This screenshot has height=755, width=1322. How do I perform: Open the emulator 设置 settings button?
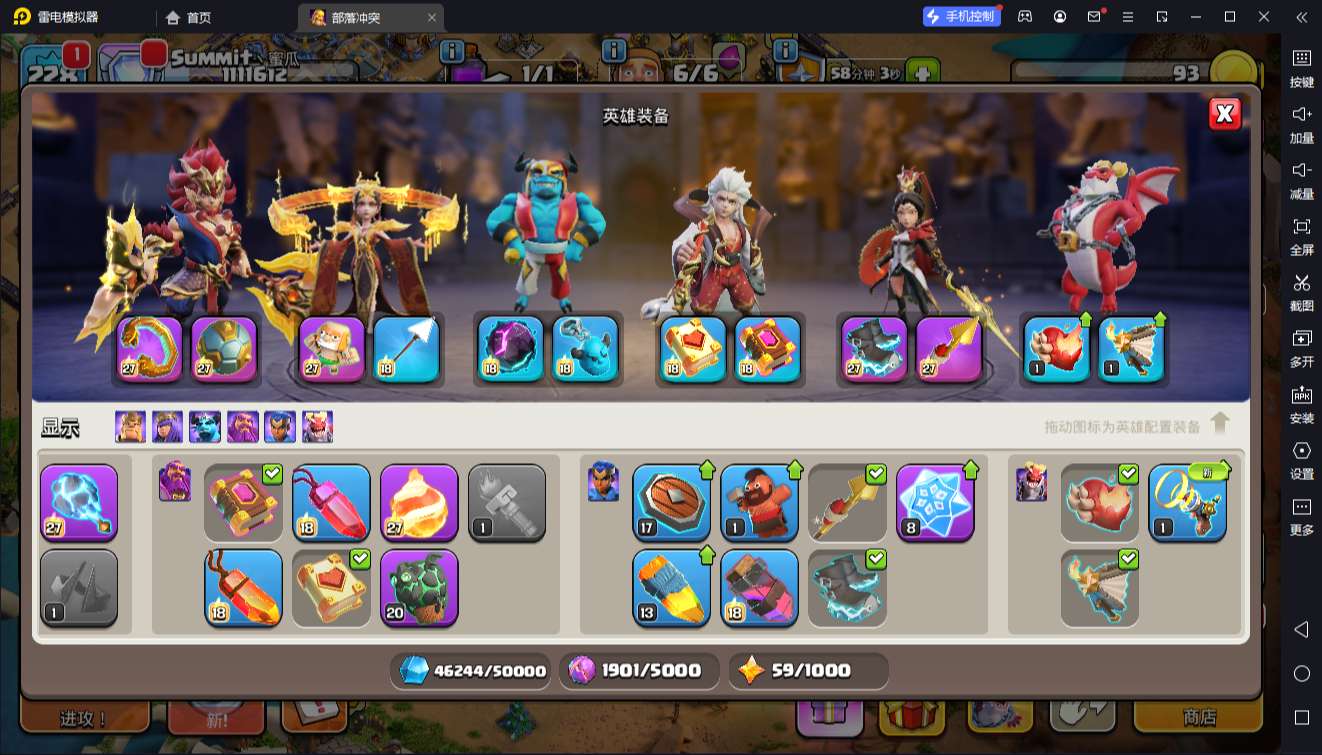(x=1301, y=459)
